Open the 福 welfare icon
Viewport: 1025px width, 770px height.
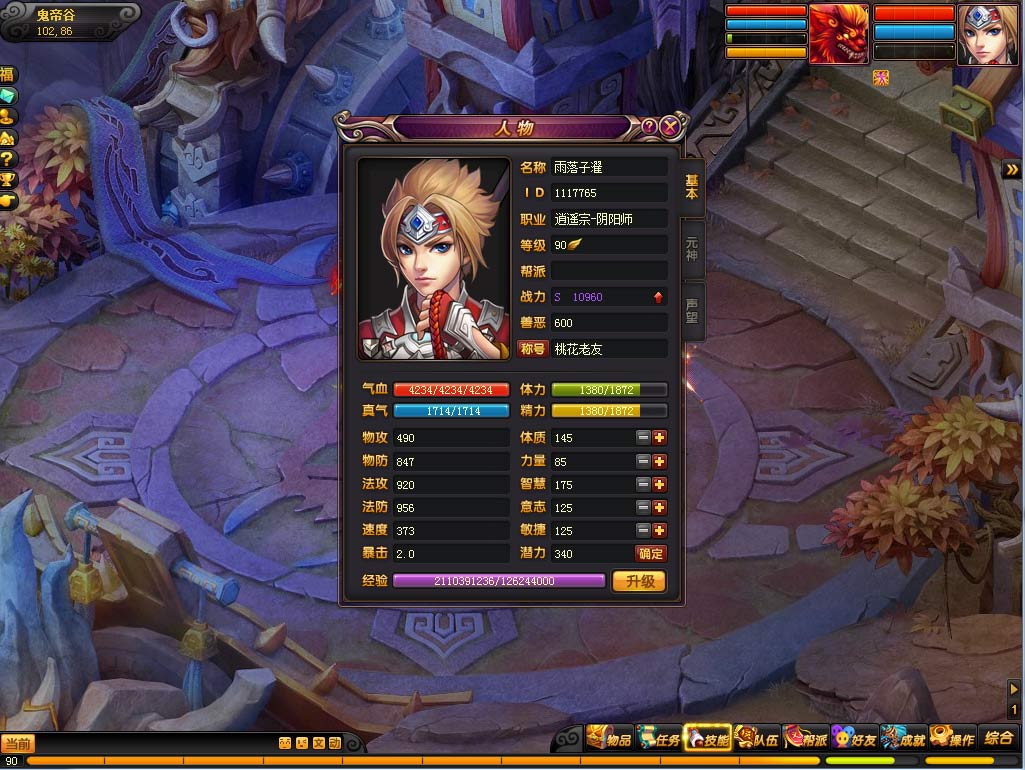coord(8,75)
